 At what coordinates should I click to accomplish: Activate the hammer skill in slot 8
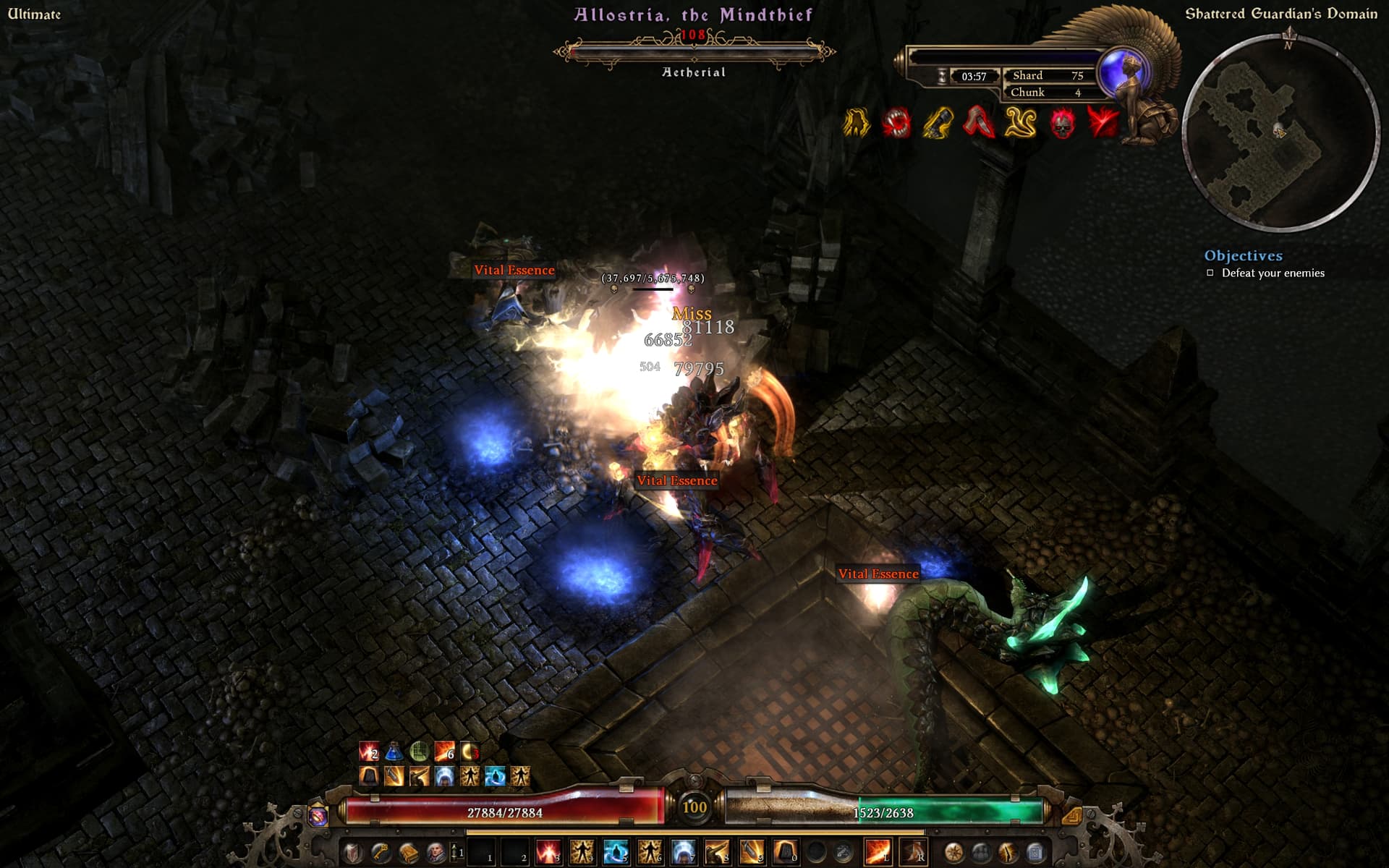(717, 852)
